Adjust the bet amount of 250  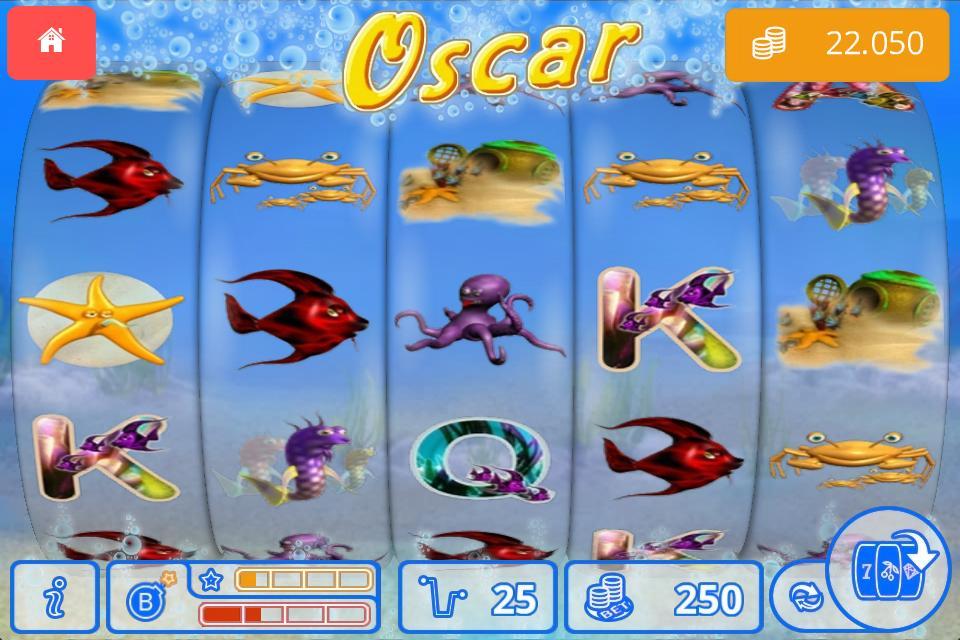pyautogui.click(x=663, y=597)
